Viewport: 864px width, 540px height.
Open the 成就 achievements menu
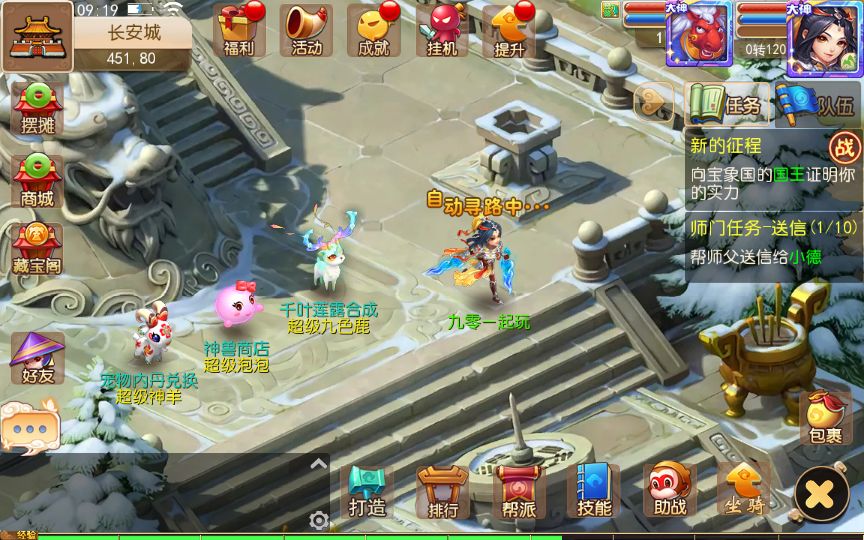pos(373,30)
